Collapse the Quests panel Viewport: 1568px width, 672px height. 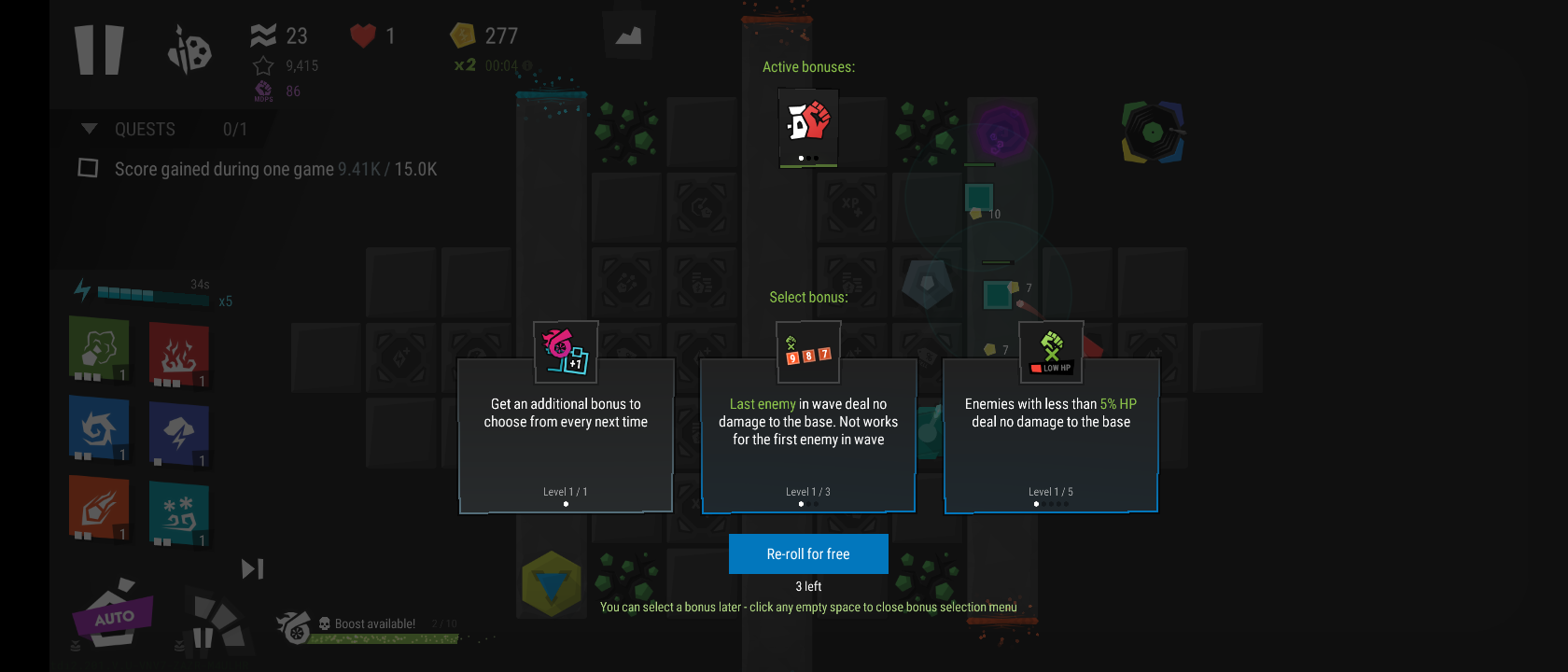(90, 129)
